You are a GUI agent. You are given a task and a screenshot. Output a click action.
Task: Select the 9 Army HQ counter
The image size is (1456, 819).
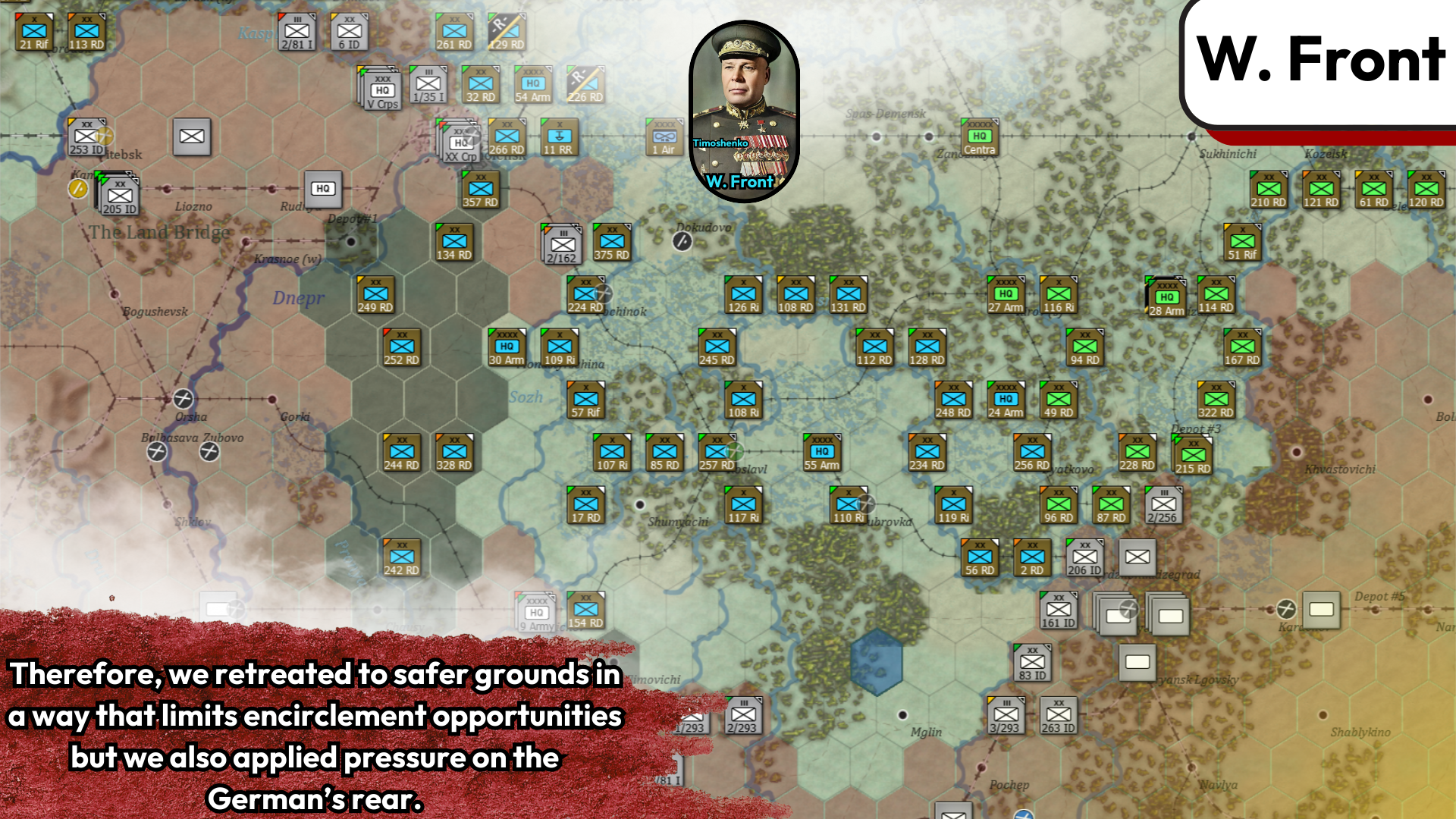[535, 613]
